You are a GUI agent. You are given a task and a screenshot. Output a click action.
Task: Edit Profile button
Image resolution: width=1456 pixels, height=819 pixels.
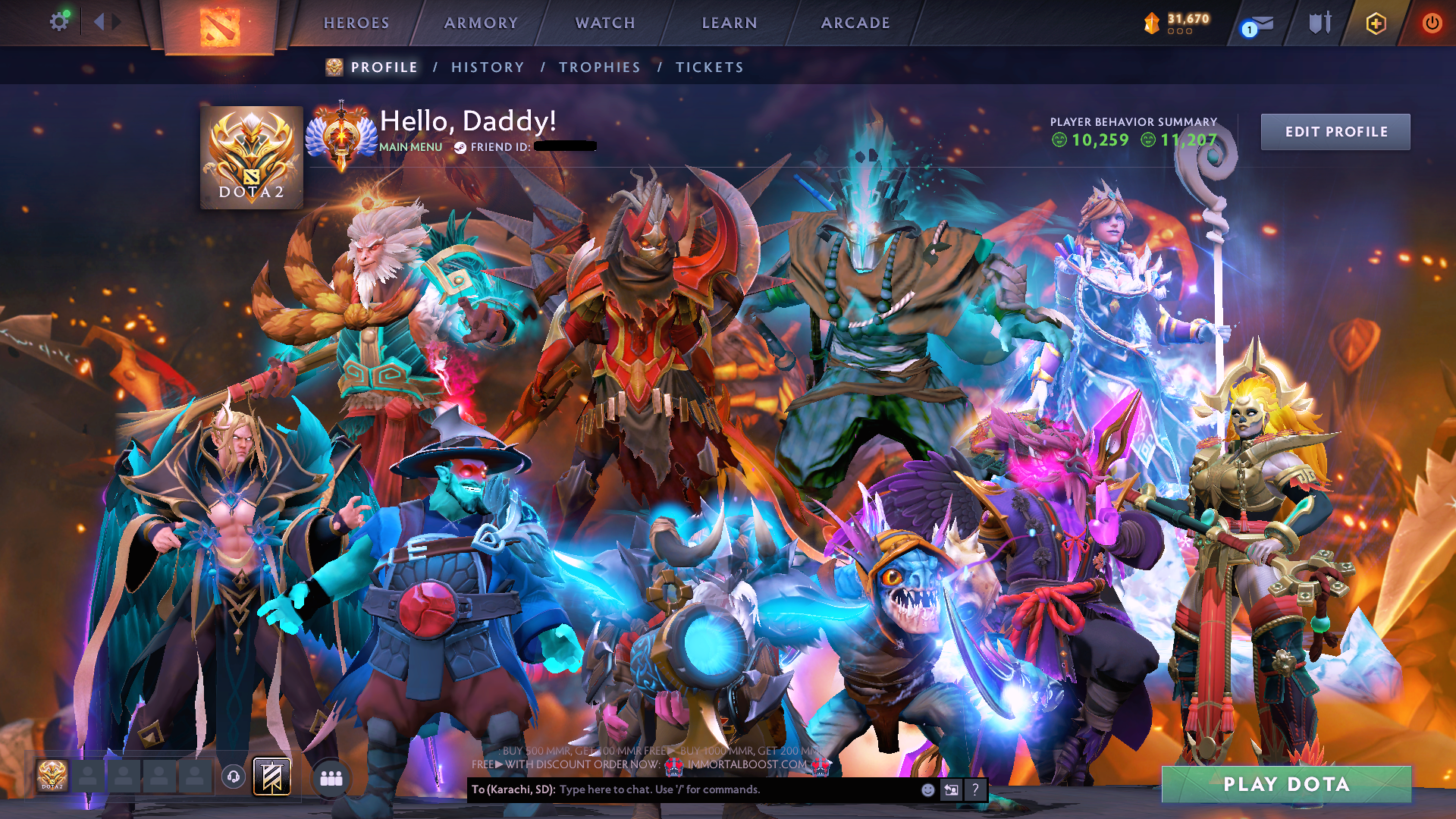(1335, 132)
